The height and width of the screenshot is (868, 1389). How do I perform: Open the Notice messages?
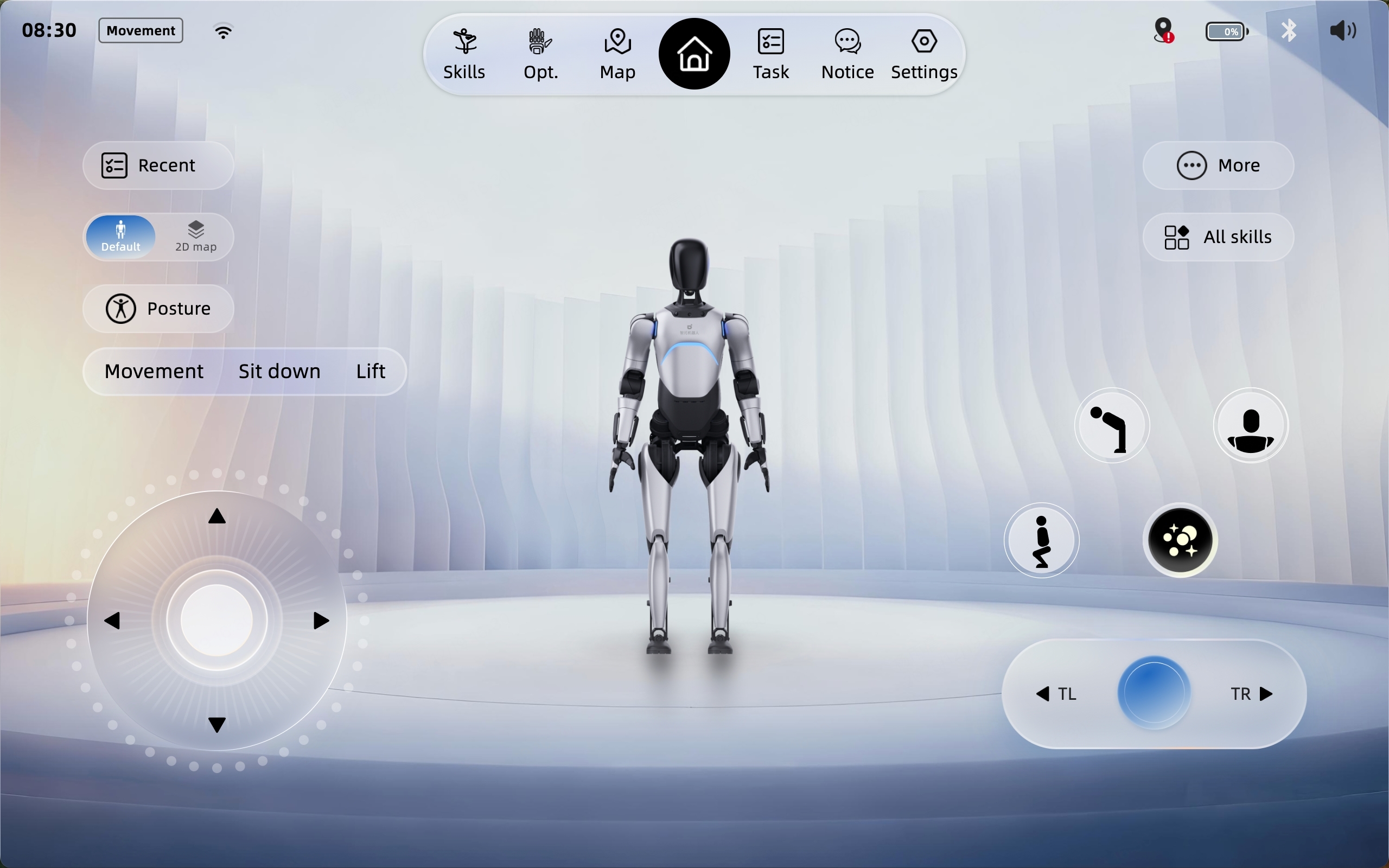(x=847, y=53)
